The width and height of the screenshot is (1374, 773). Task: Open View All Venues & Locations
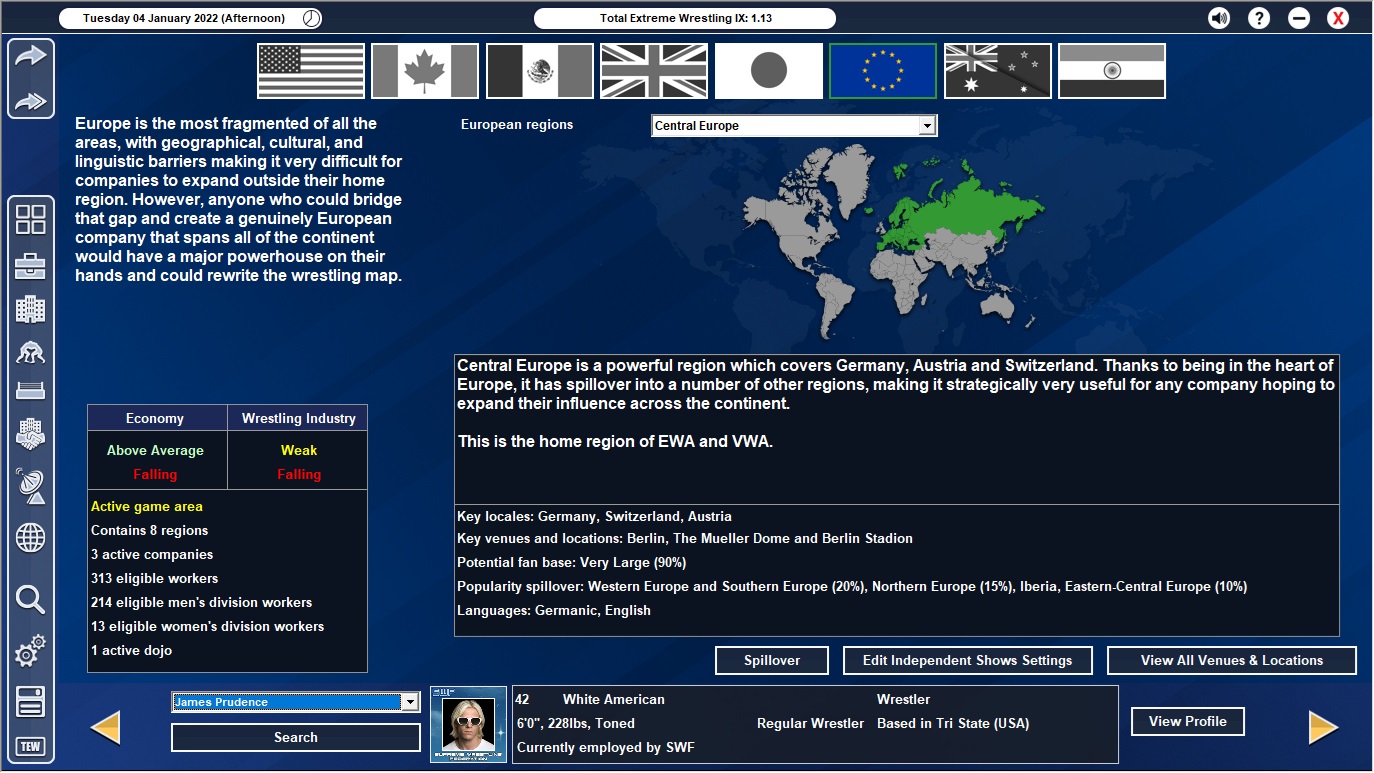pyautogui.click(x=1231, y=660)
